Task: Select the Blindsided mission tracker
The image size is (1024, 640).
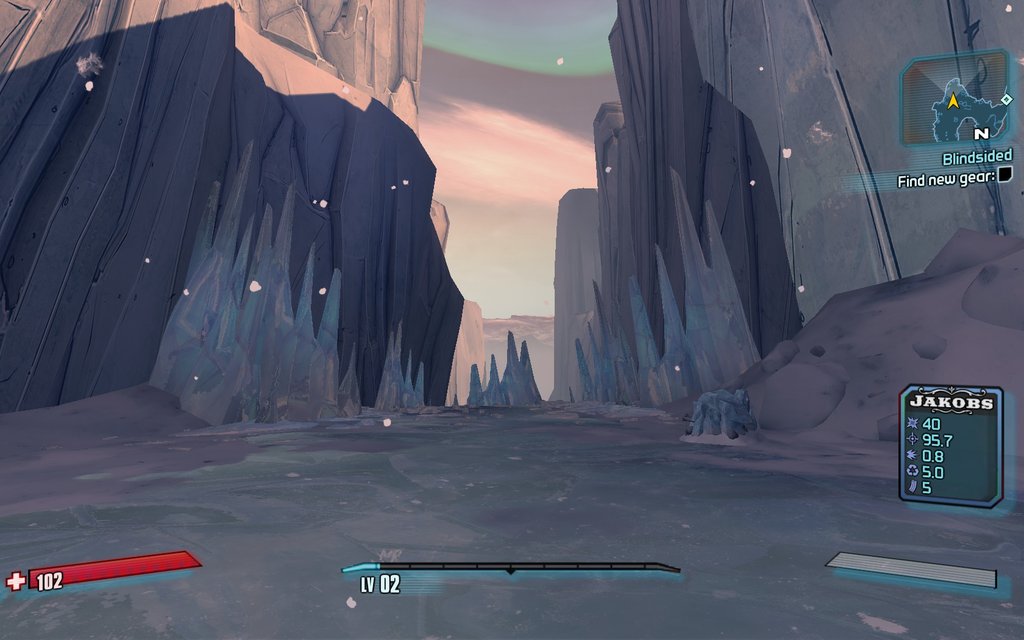Action: (x=976, y=157)
